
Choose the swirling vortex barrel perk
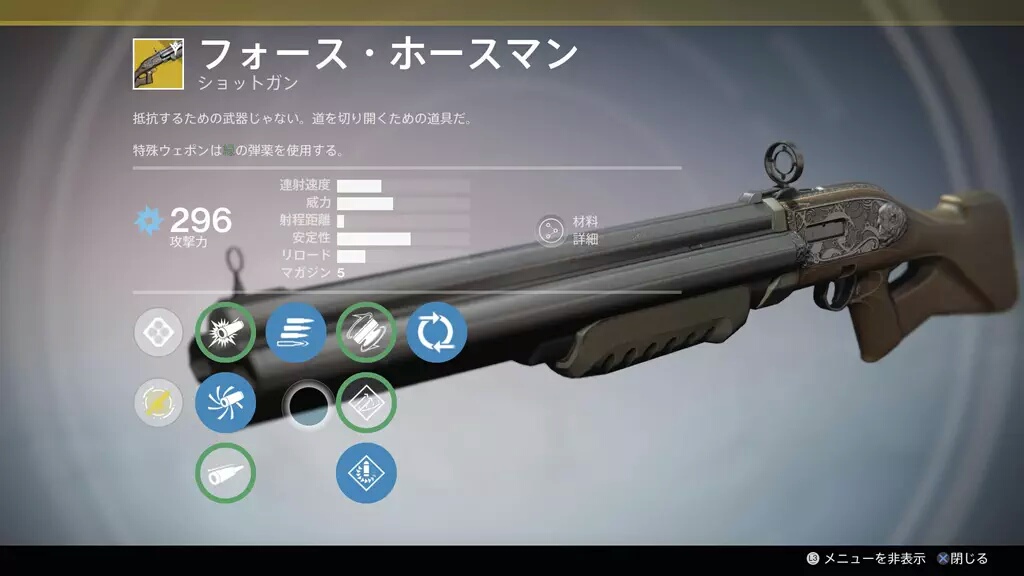[x=225, y=402]
